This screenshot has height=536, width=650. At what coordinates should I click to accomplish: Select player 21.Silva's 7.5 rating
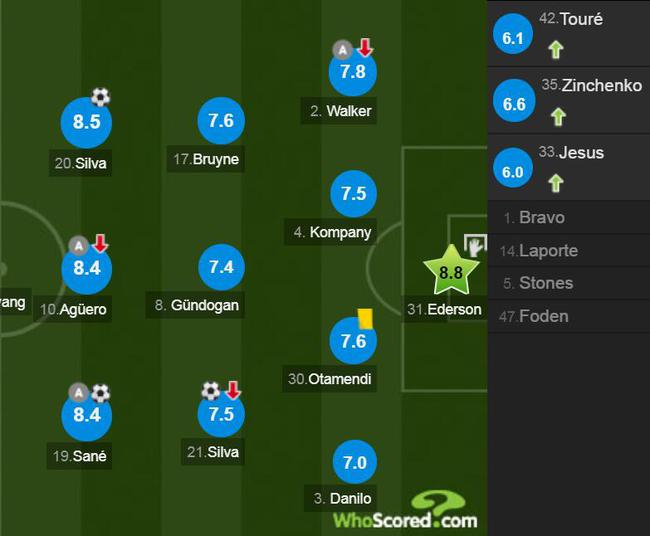point(221,413)
